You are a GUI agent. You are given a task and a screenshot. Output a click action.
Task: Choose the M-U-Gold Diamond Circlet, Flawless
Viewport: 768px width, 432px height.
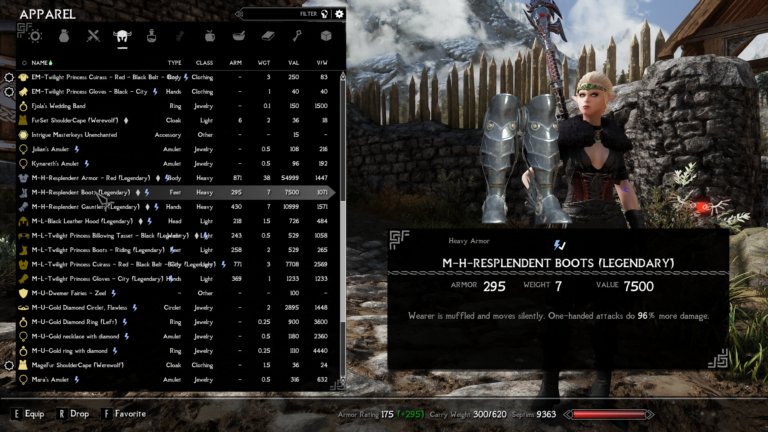79,308
